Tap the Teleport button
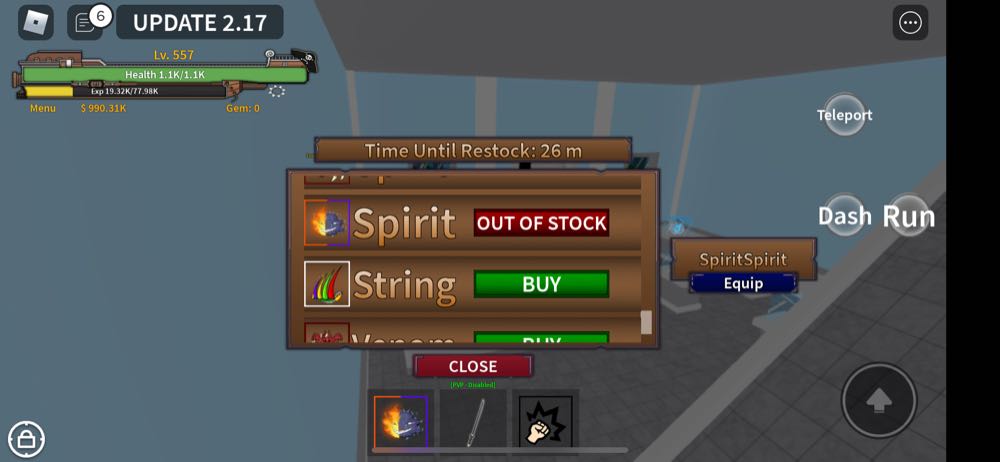This screenshot has height=462, width=1000. coord(845,115)
